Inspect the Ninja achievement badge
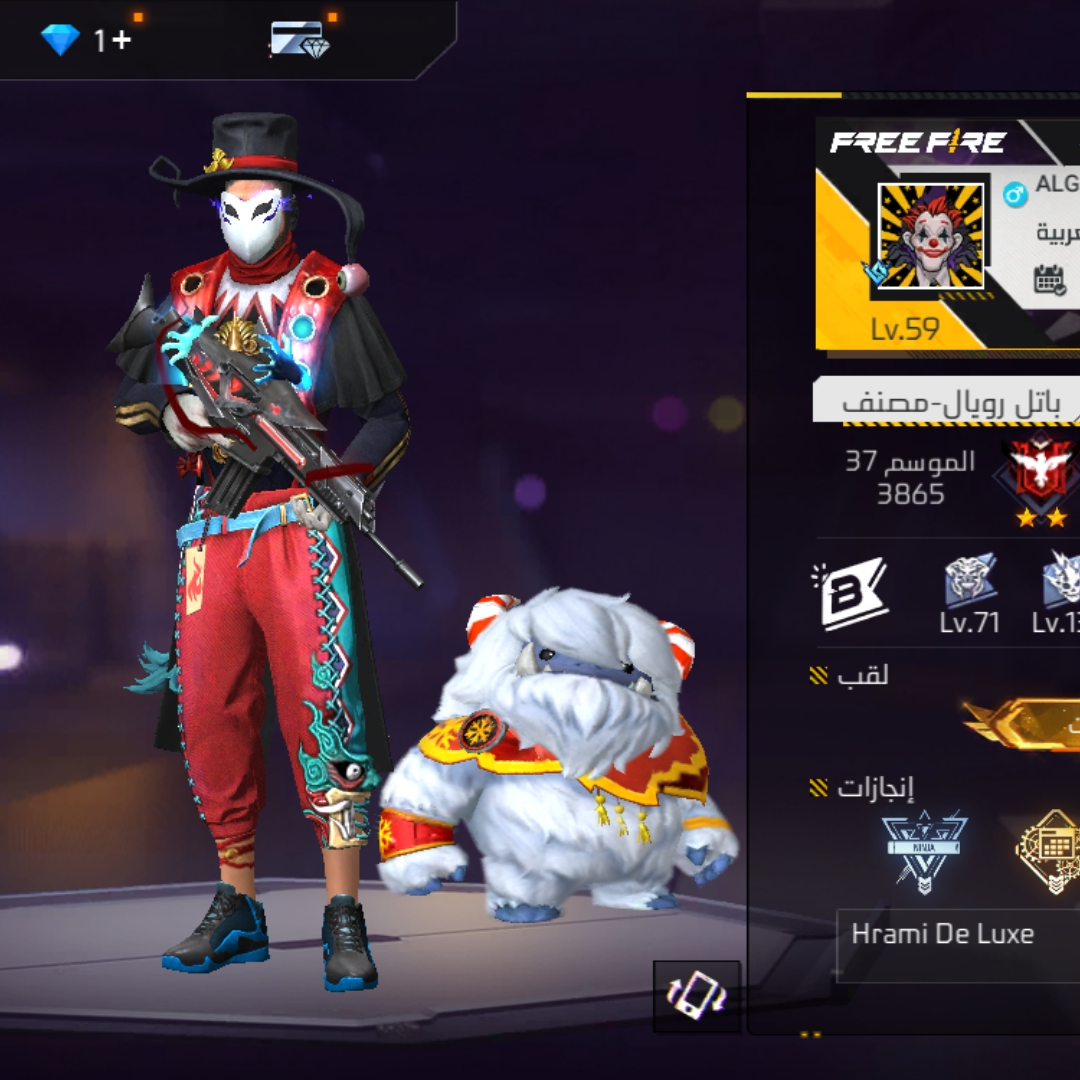The height and width of the screenshot is (1080, 1080). tap(924, 850)
